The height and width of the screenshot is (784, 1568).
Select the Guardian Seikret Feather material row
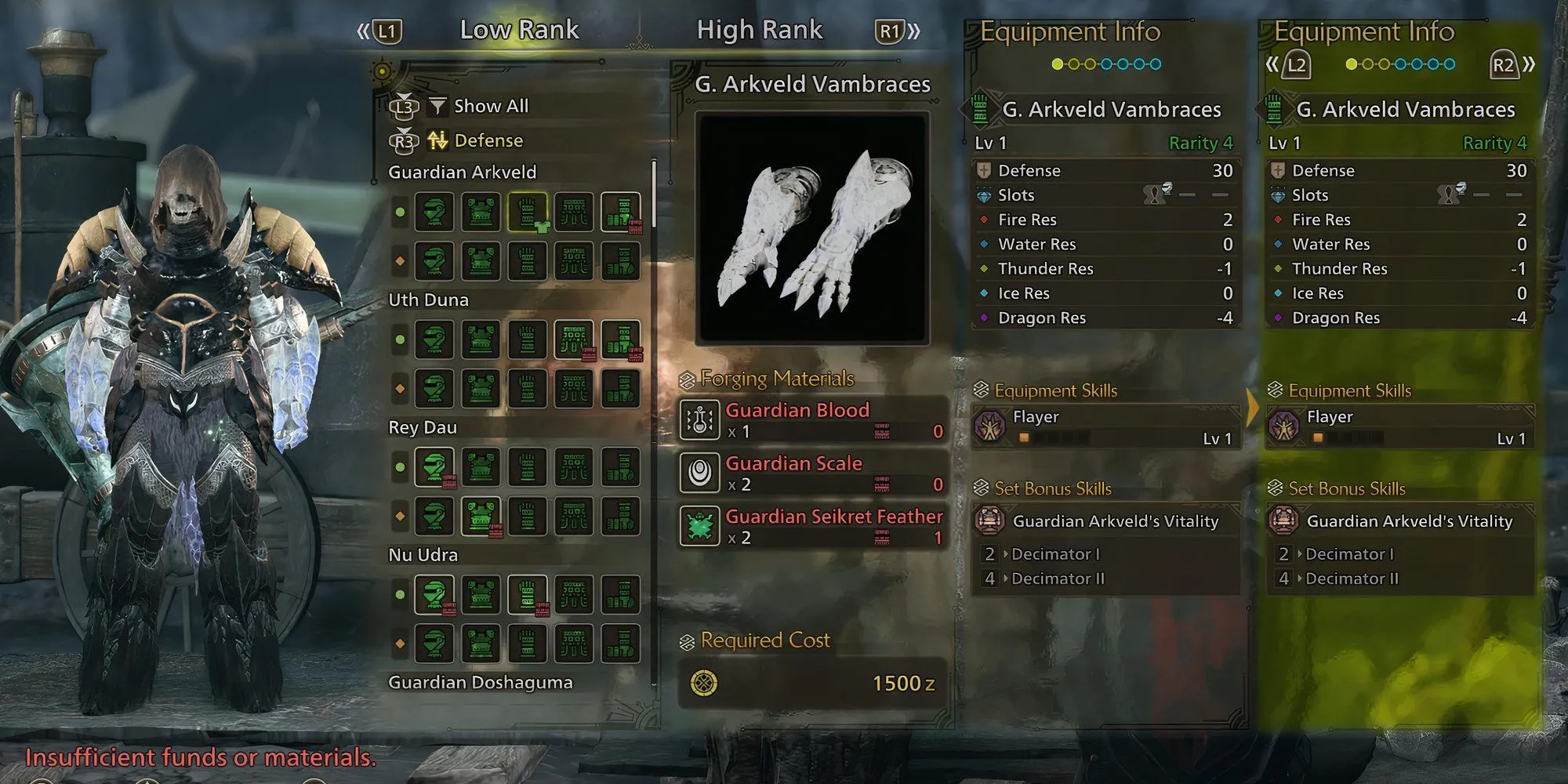[813, 527]
